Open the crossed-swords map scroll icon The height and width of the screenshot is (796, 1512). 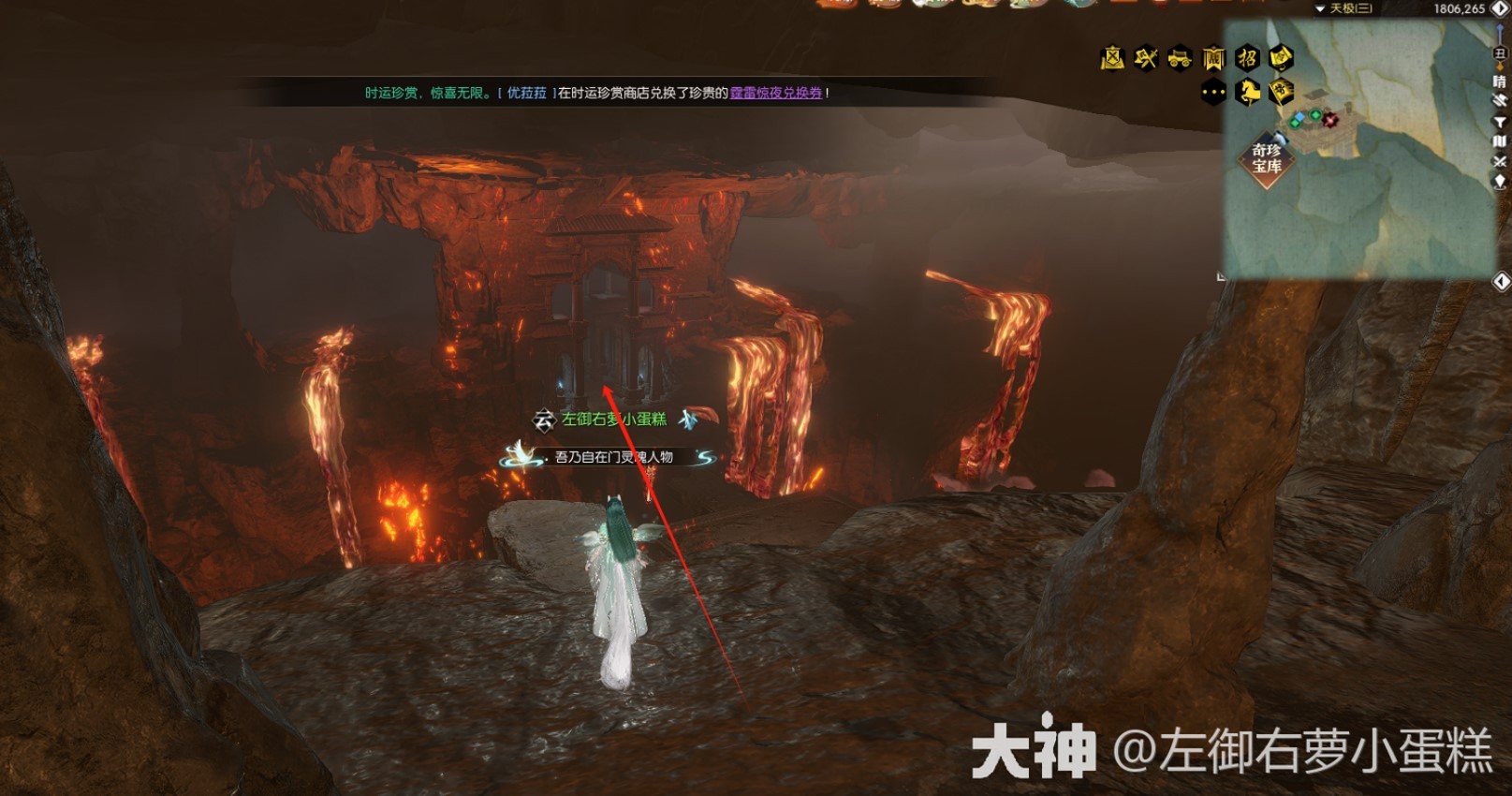click(x=1112, y=59)
